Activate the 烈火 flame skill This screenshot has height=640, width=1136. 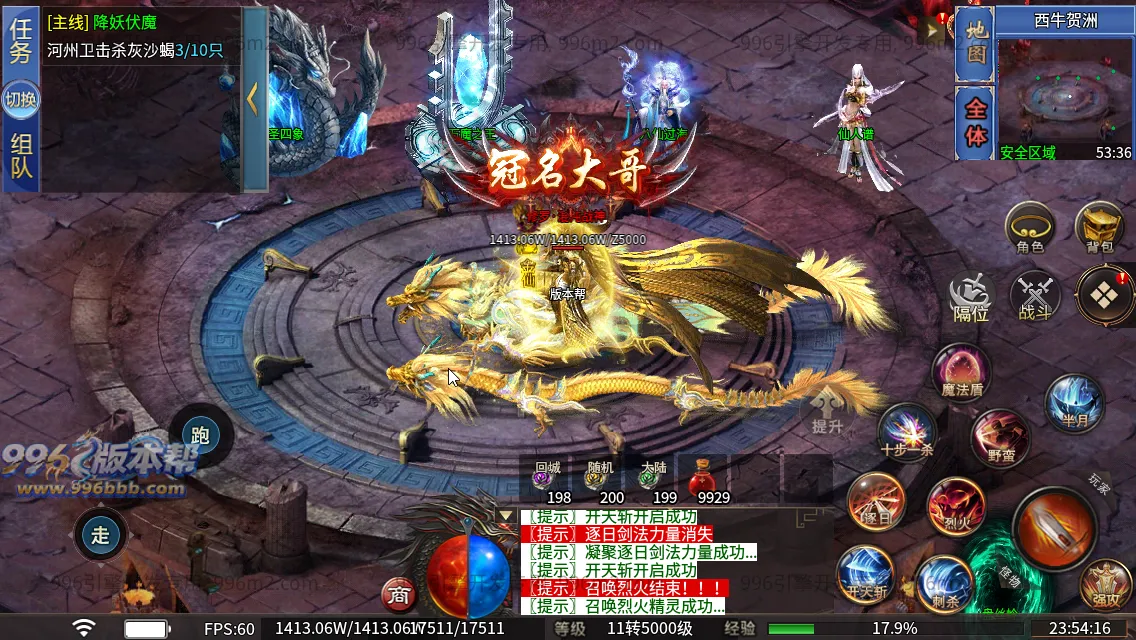pyautogui.click(x=956, y=505)
